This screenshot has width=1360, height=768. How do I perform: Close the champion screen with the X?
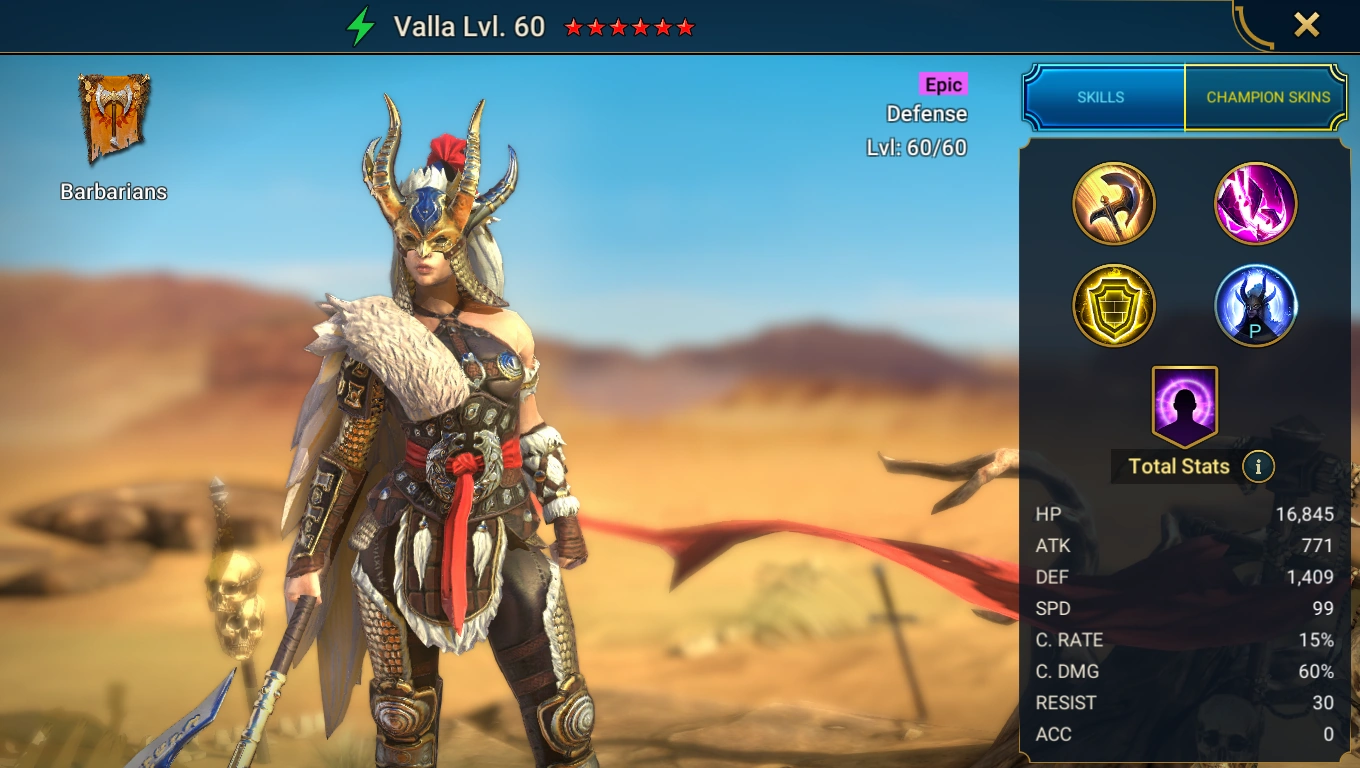(1306, 25)
